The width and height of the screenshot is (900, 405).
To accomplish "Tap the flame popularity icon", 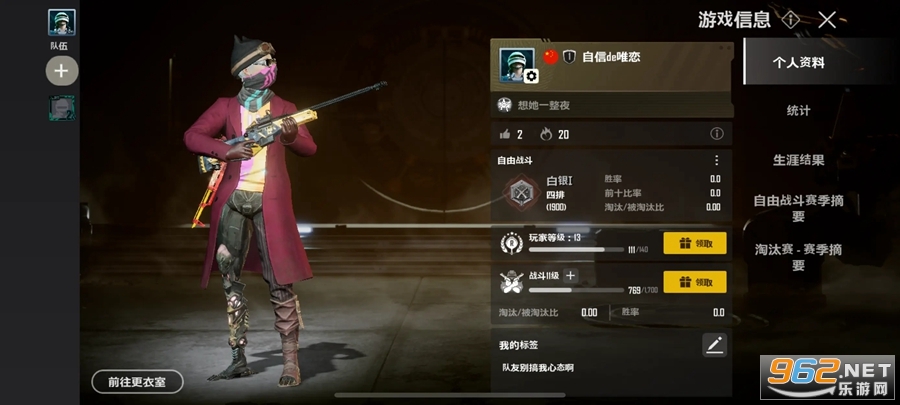I will tap(545, 134).
